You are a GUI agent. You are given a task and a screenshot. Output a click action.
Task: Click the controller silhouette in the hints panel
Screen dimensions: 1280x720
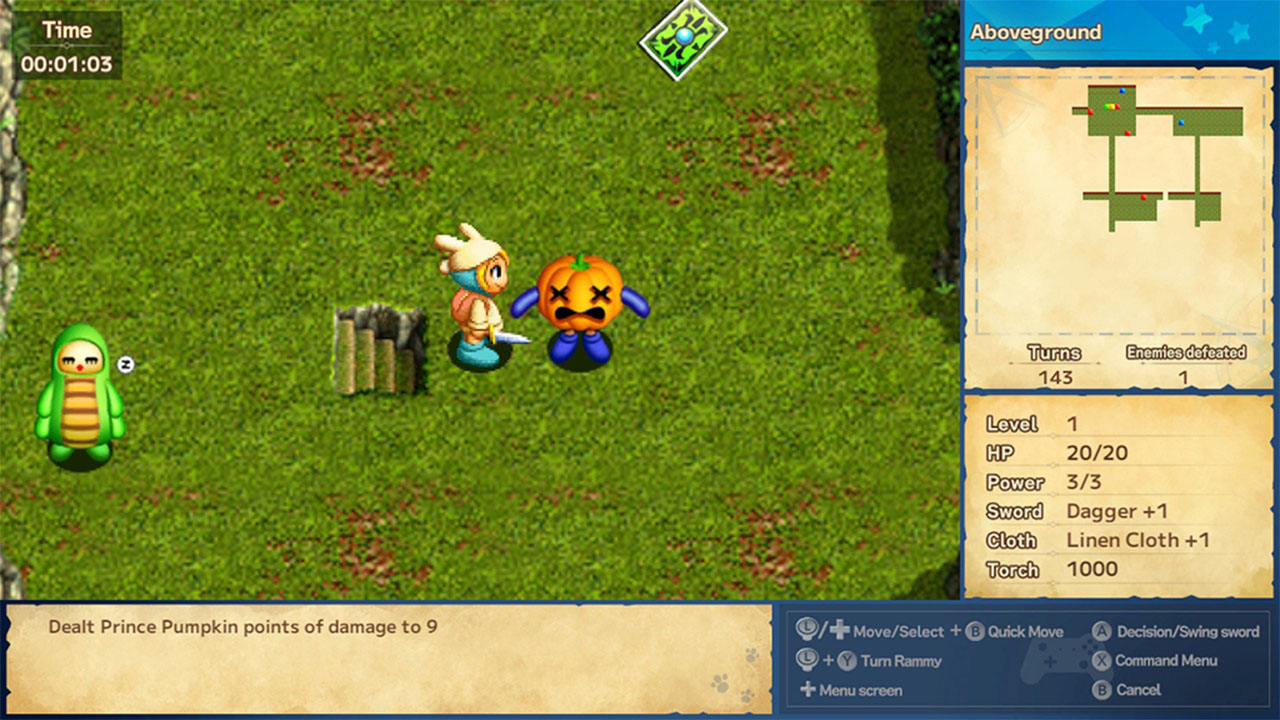point(1054,660)
